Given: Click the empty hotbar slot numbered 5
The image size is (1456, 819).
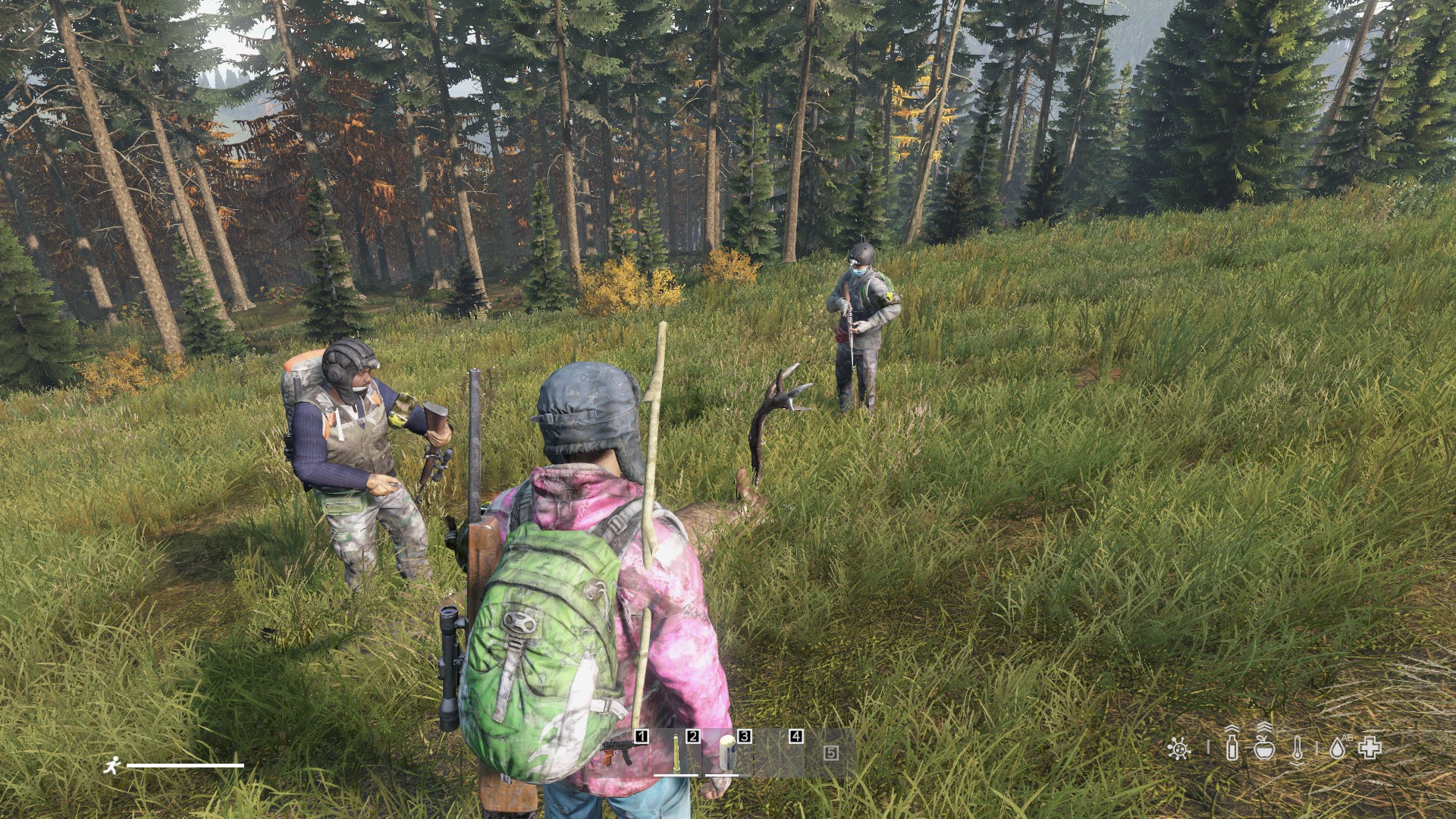Looking at the screenshot, I should coord(831,752).
